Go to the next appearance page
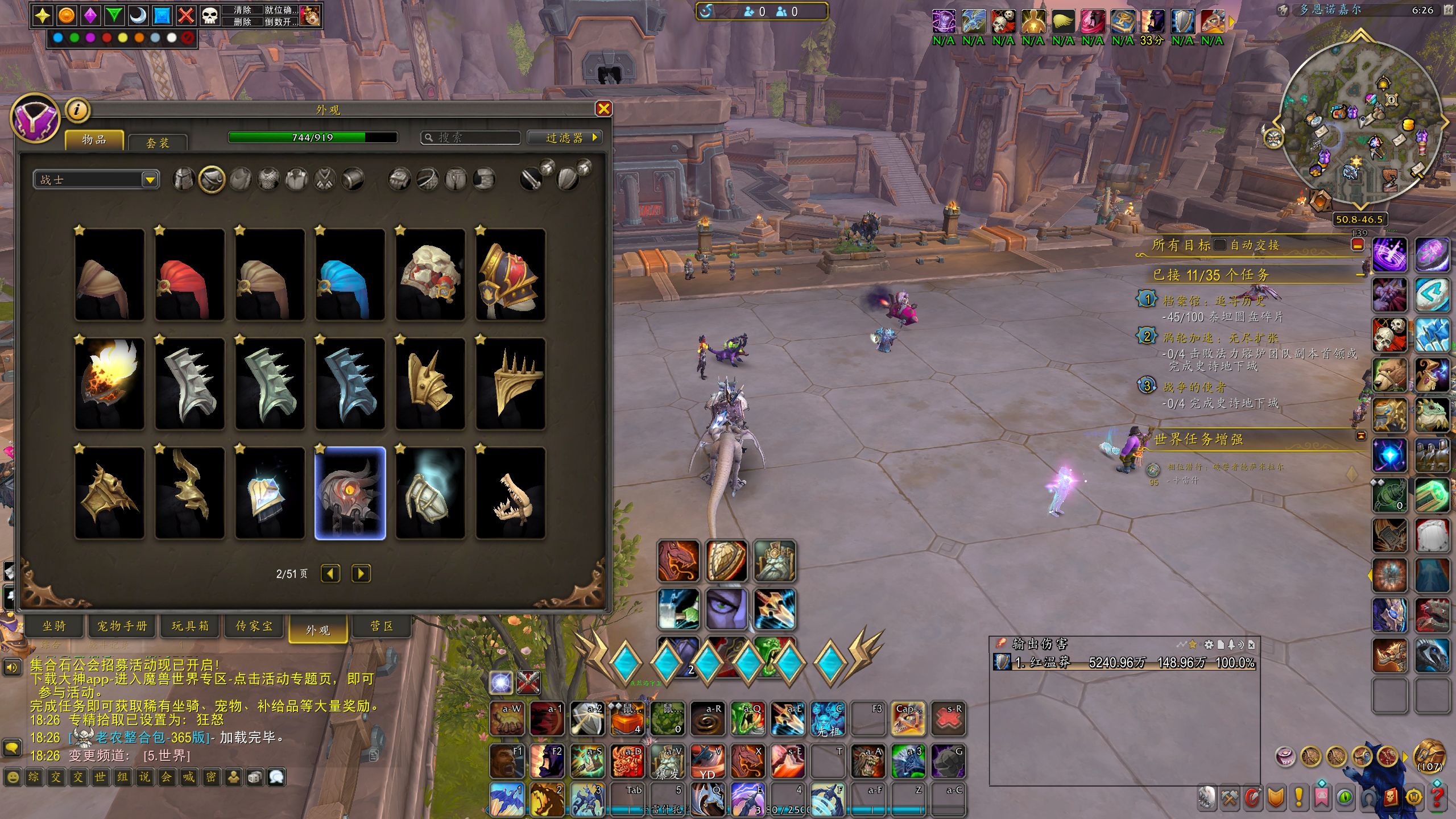This screenshot has height=819, width=1456. click(361, 573)
